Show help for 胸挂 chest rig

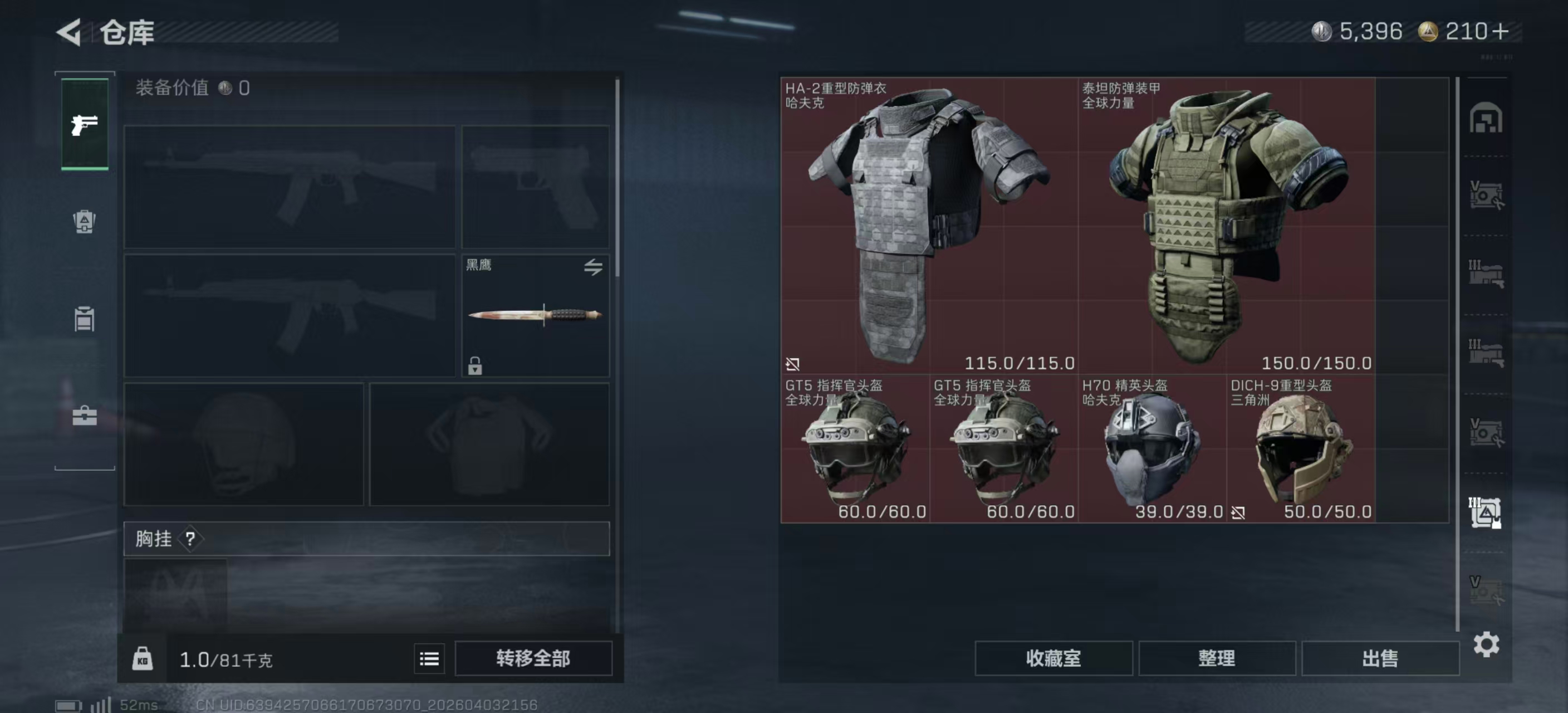[x=190, y=539]
